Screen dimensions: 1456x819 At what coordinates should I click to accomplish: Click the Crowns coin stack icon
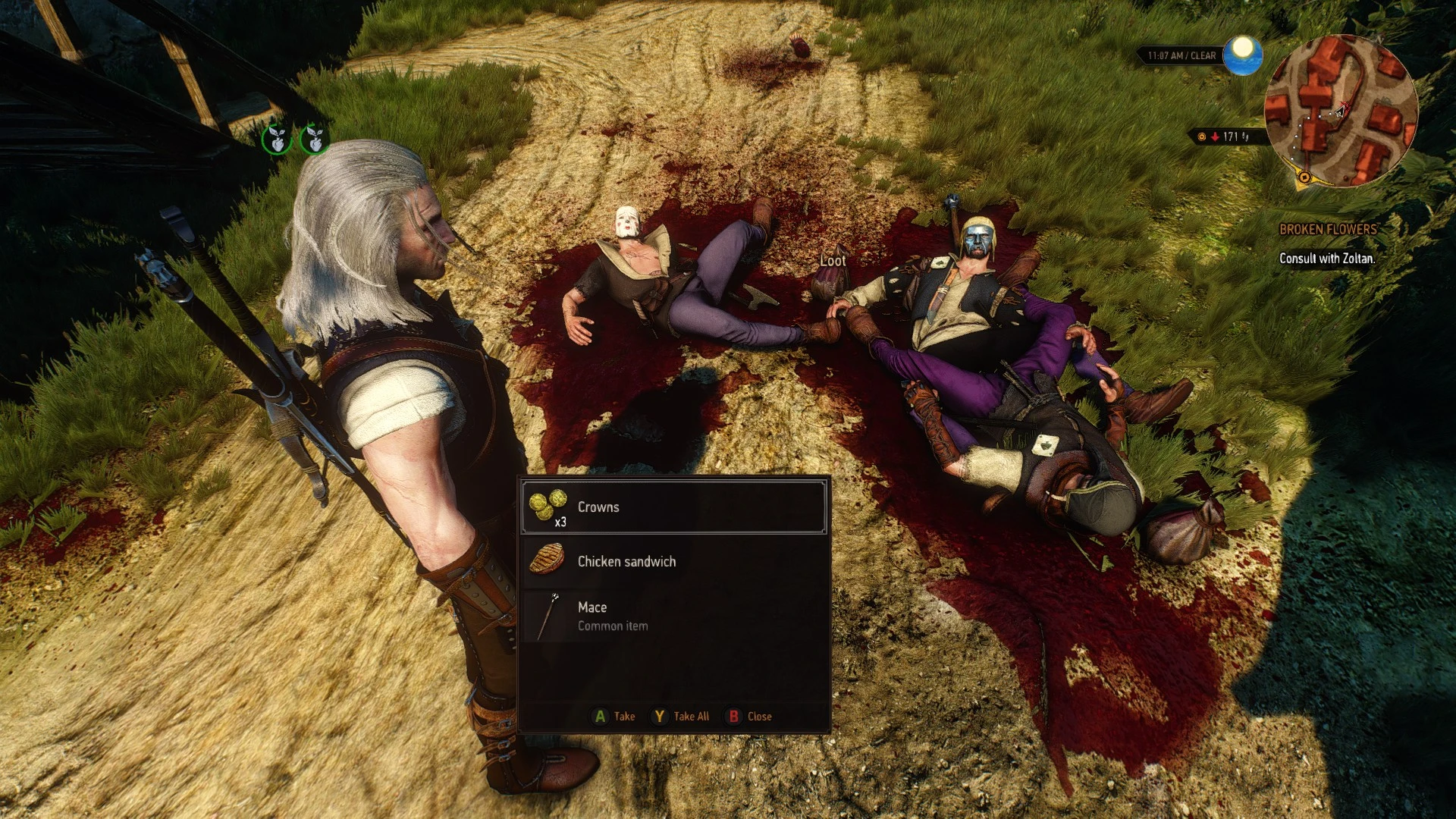pos(550,507)
